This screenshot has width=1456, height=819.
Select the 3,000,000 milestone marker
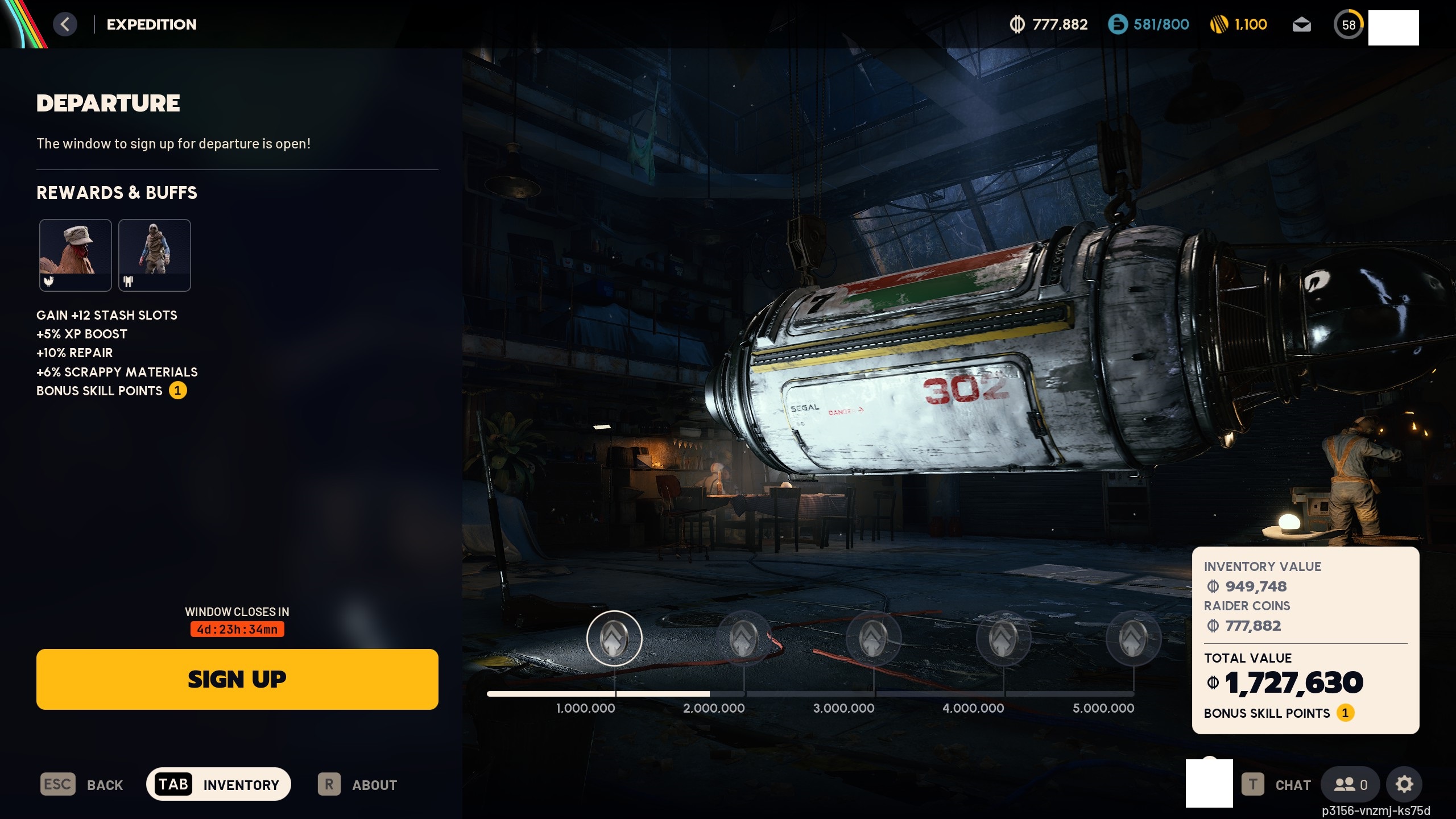pyautogui.click(x=874, y=638)
